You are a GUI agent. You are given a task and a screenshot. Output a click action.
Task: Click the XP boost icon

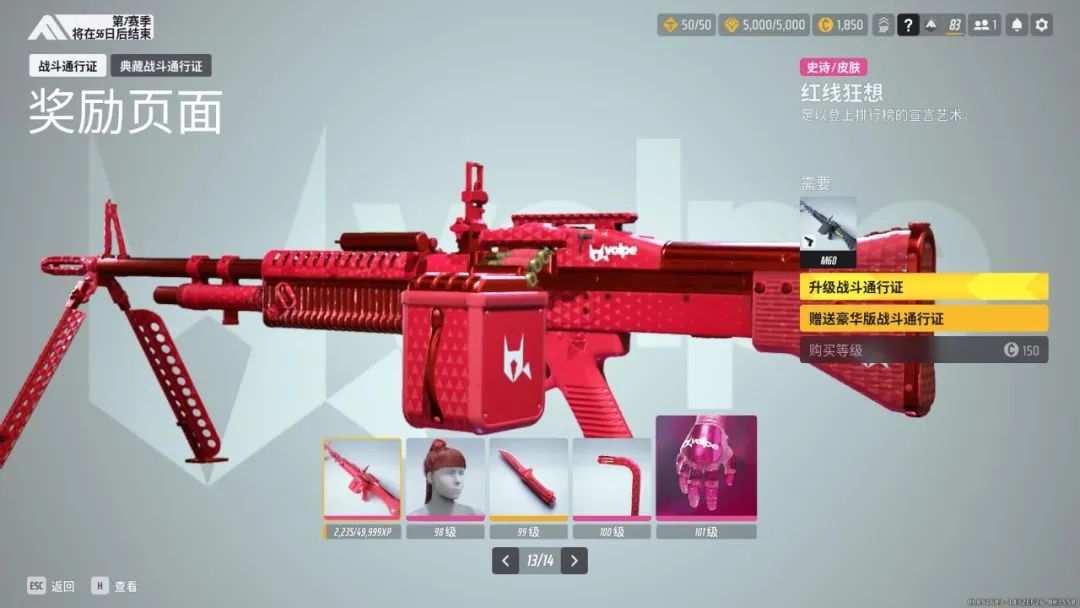(x=884, y=25)
